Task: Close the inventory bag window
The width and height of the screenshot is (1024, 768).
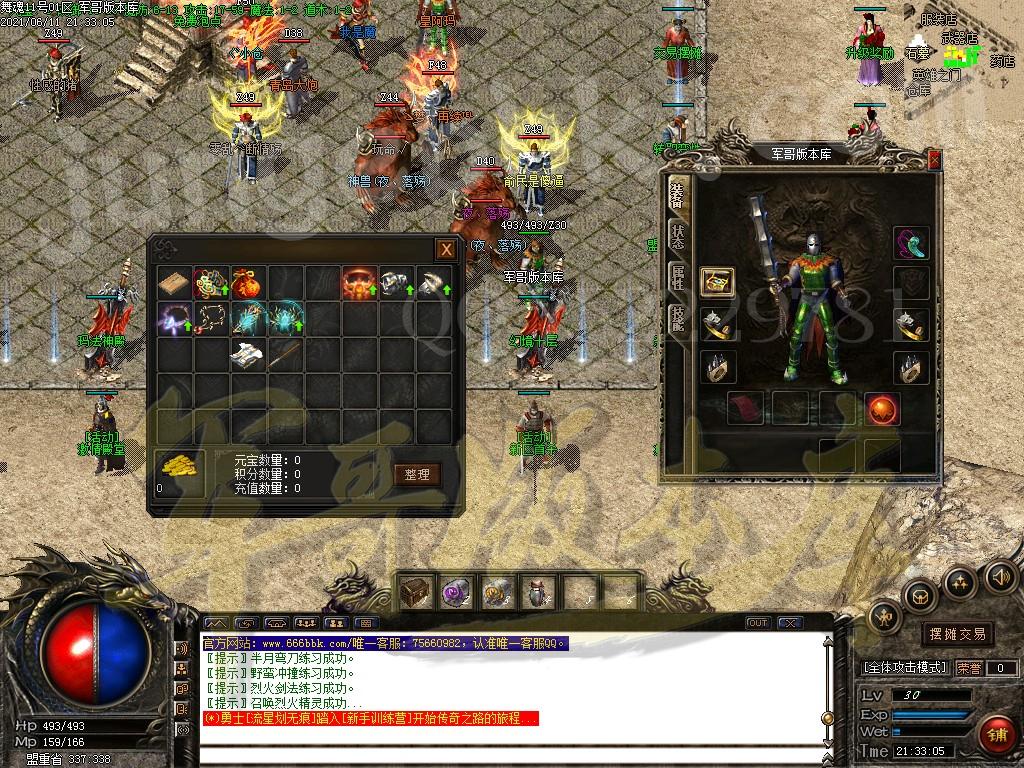Action: [x=446, y=250]
